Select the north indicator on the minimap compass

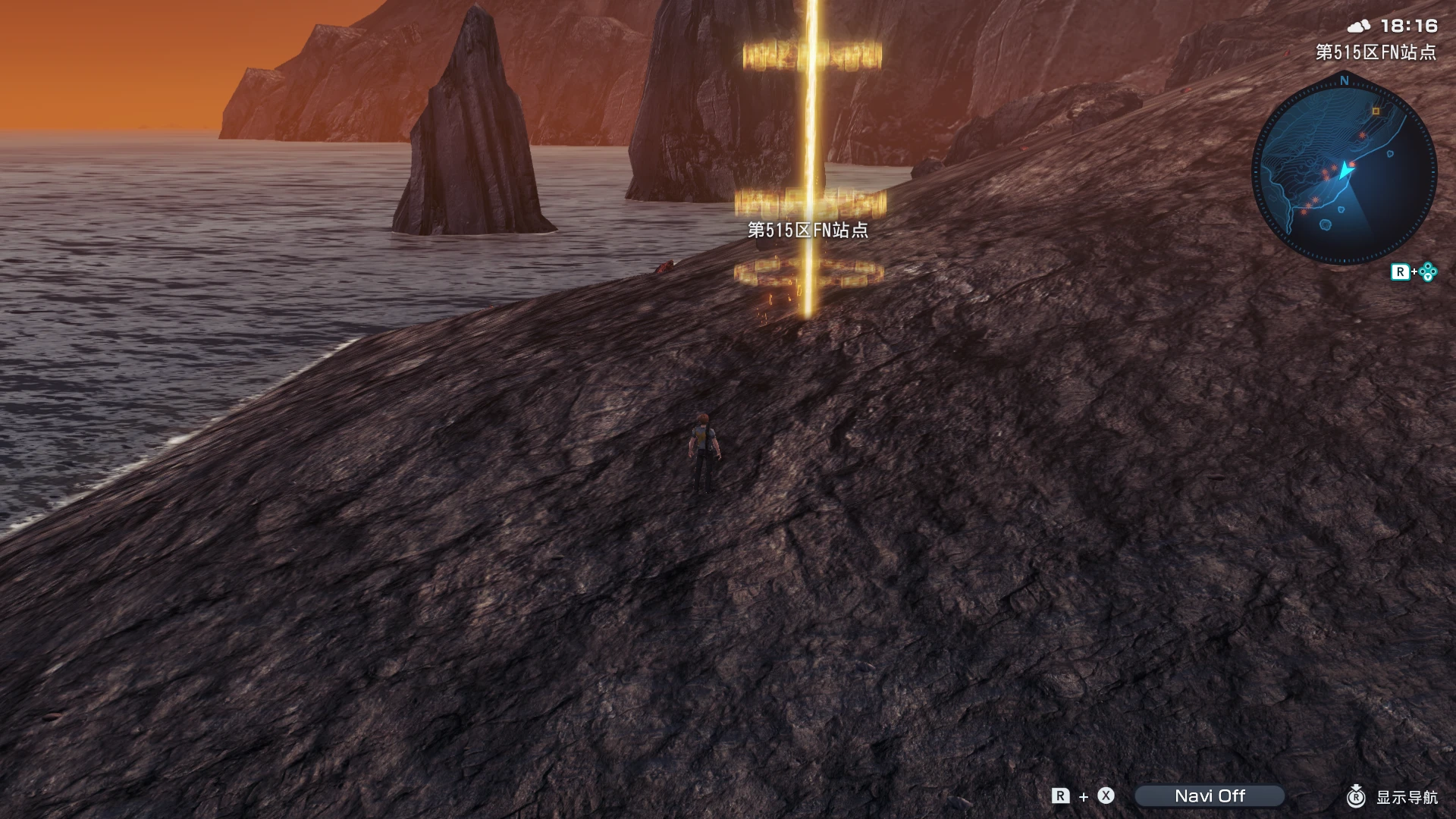[x=1343, y=80]
